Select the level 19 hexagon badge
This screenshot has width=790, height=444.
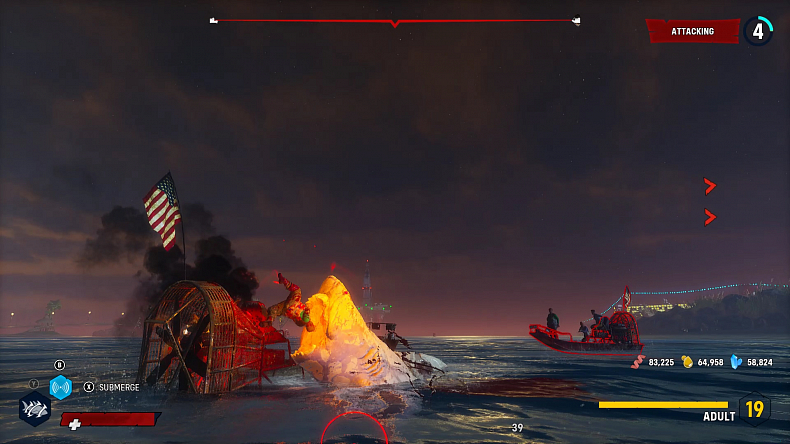(754, 409)
